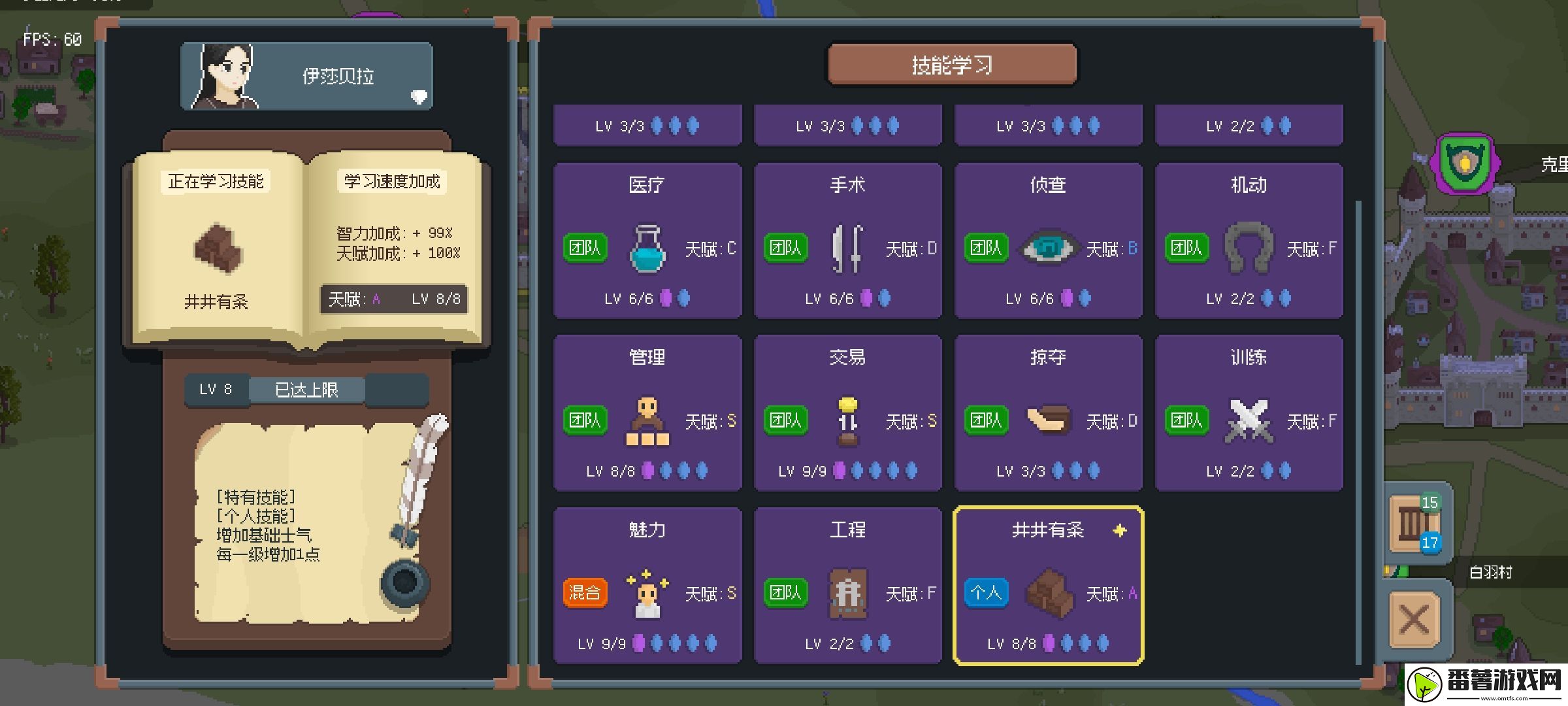Click the 番薯游戏网 watermark logo
1568x706 pixels.
[x=1487, y=684]
